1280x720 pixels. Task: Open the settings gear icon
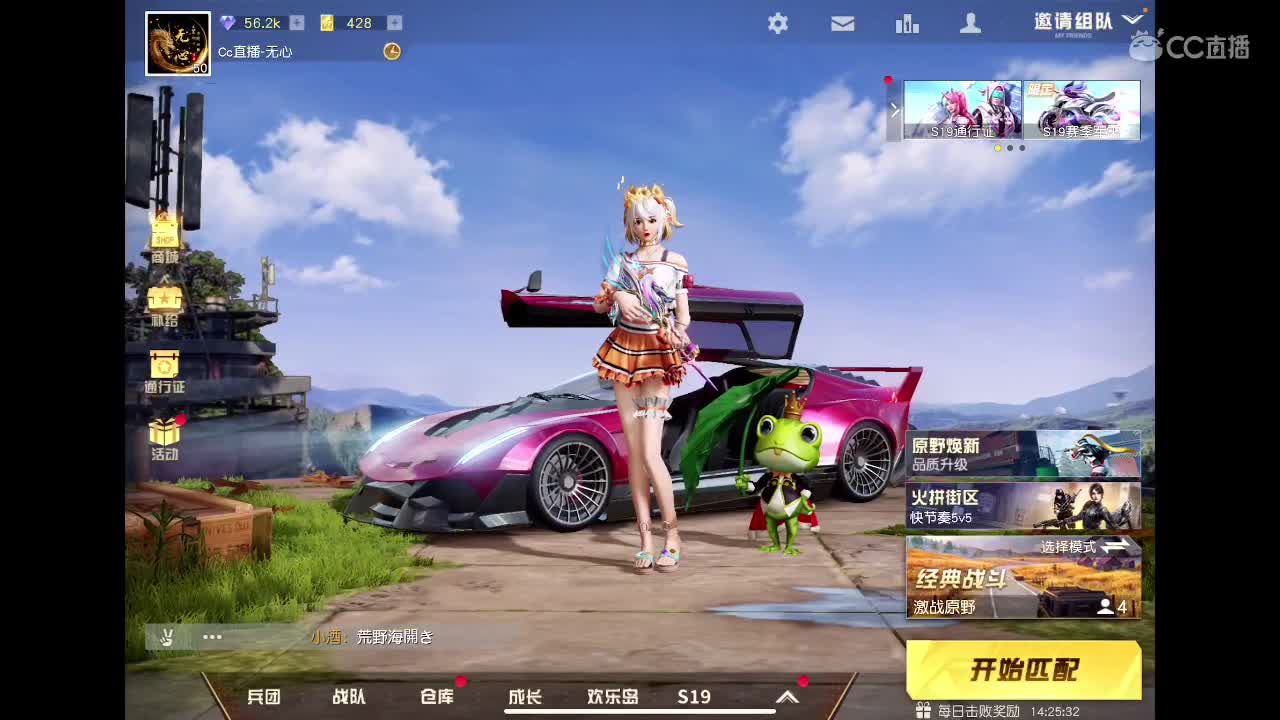(x=778, y=23)
